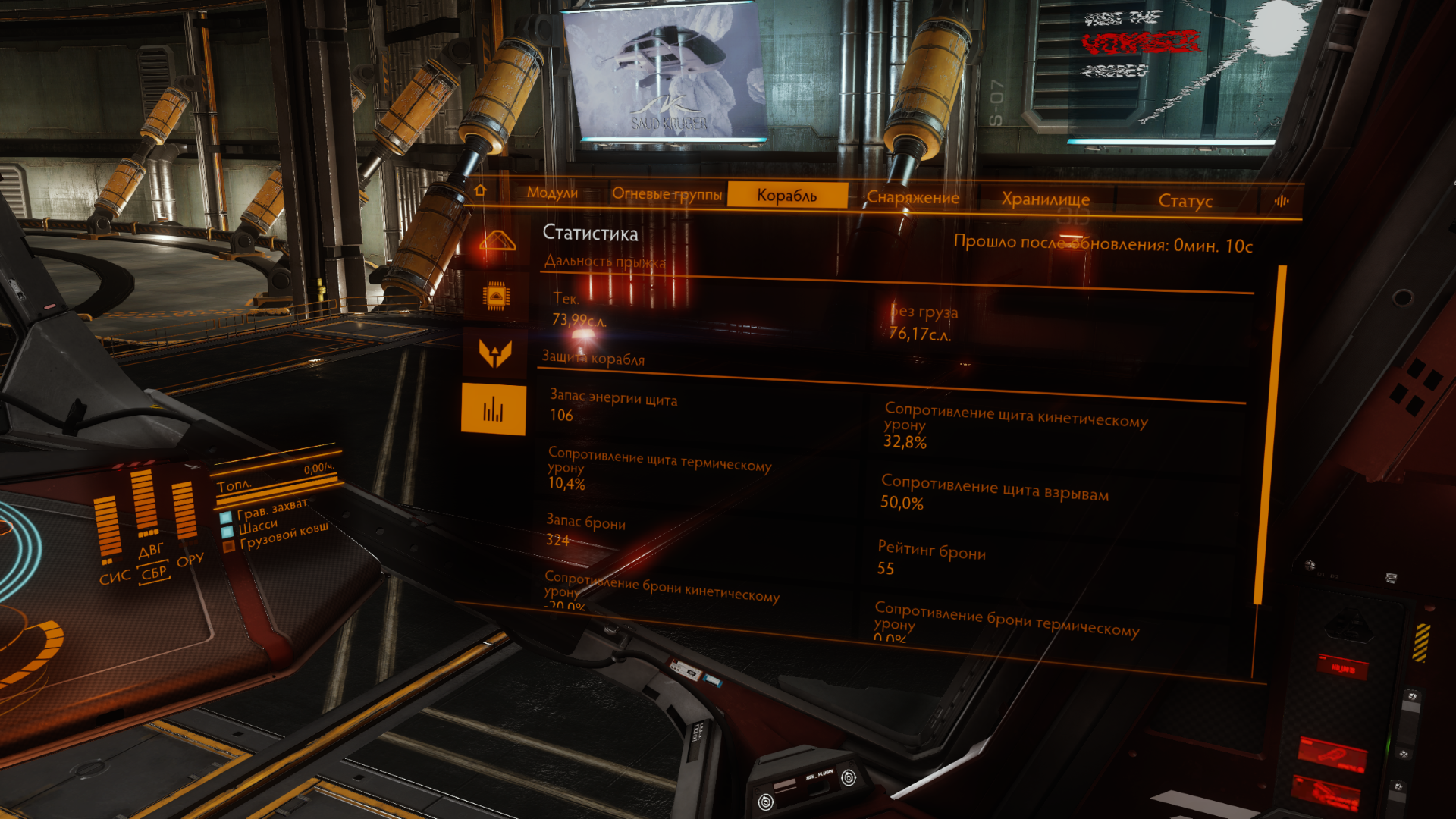The image size is (1456, 819).
Task: Open the chip-shaped side icon section
Action: coord(496,296)
